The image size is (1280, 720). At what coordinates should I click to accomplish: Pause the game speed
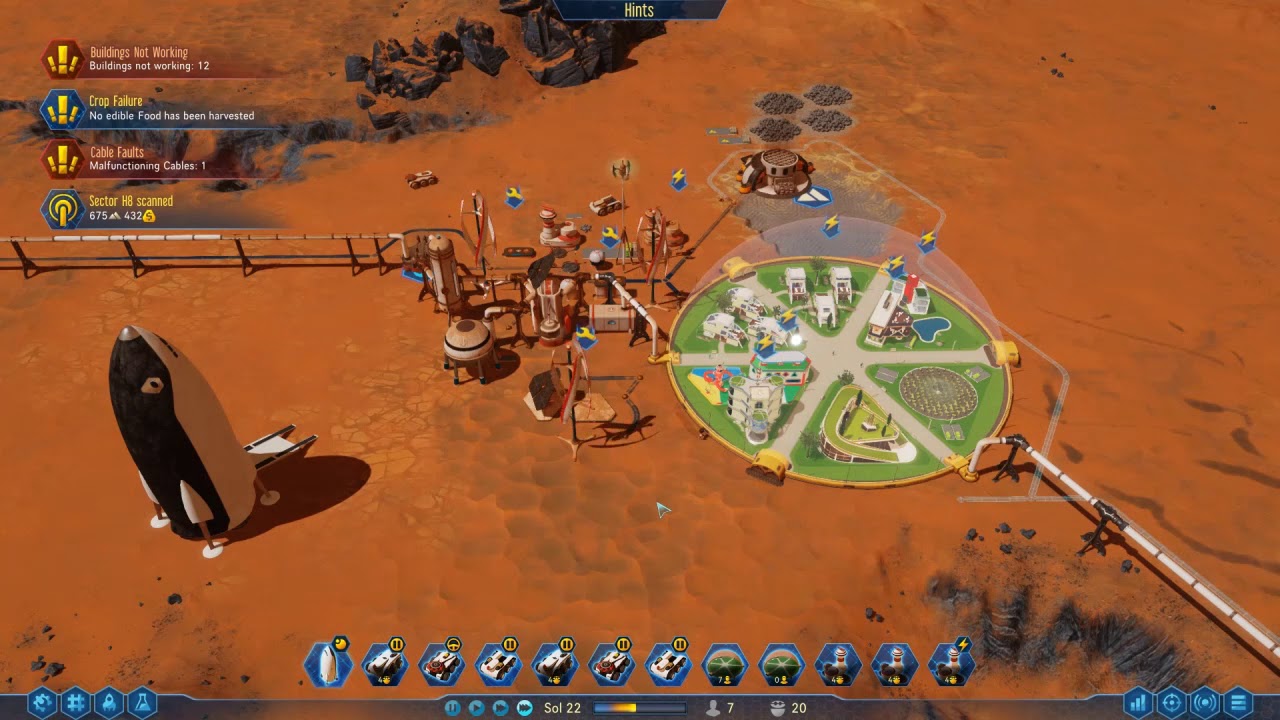click(453, 708)
